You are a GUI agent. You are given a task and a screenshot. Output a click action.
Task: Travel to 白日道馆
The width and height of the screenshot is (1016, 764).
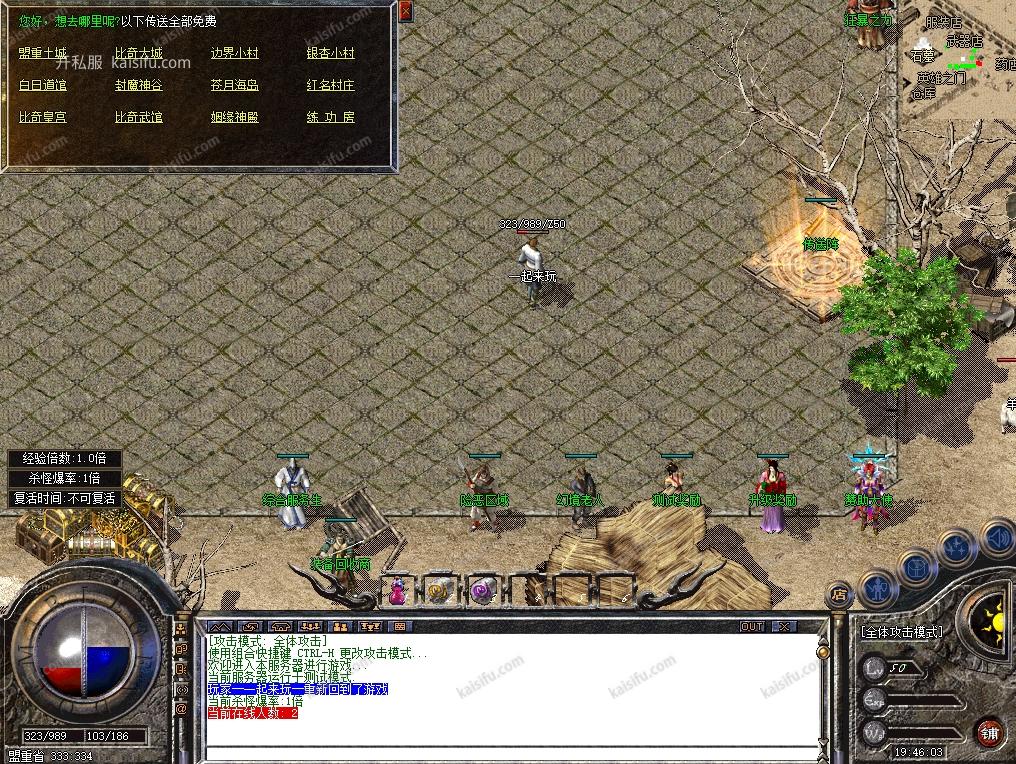[43, 85]
